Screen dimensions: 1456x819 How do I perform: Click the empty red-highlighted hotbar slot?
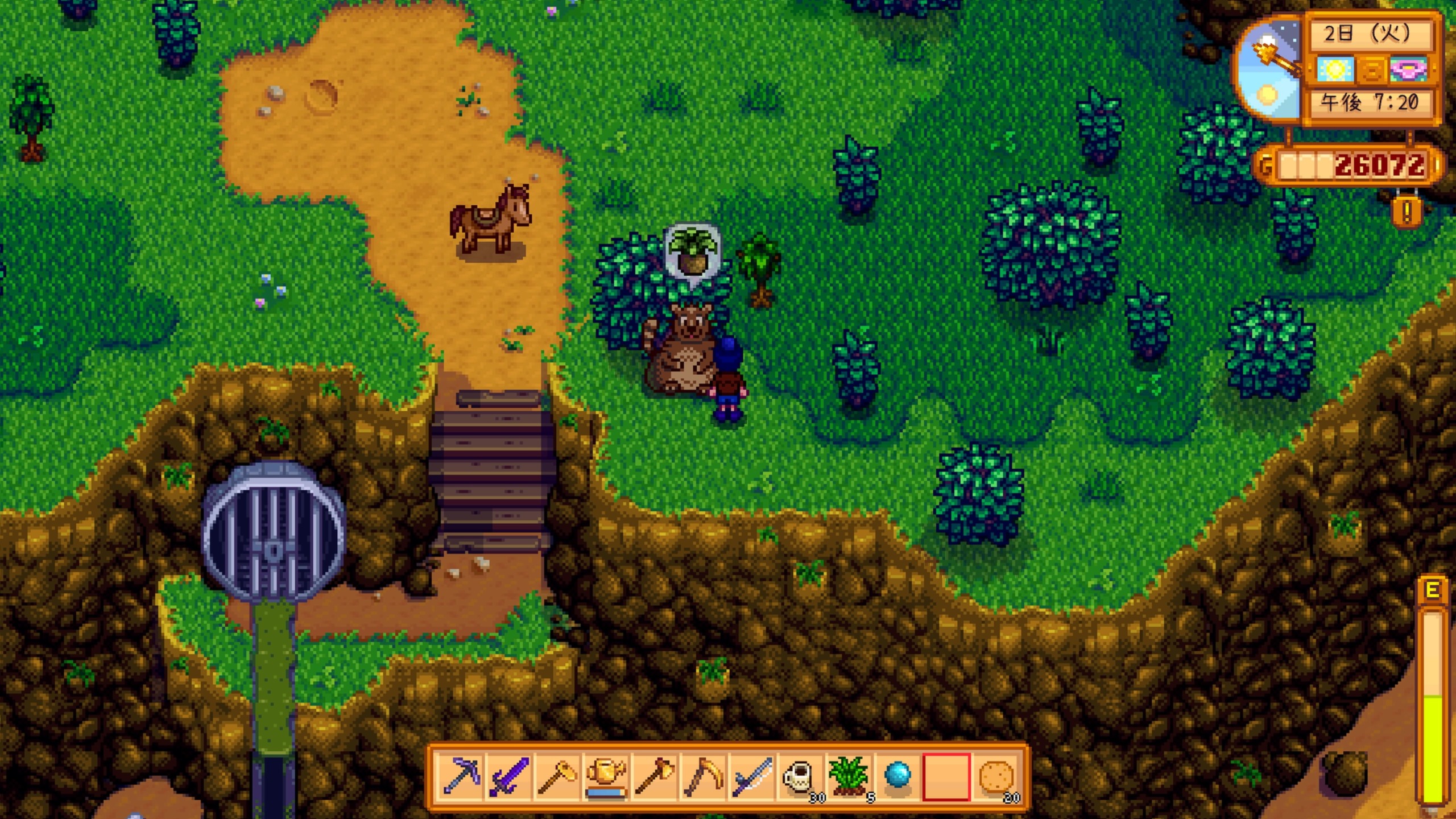pos(946,776)
